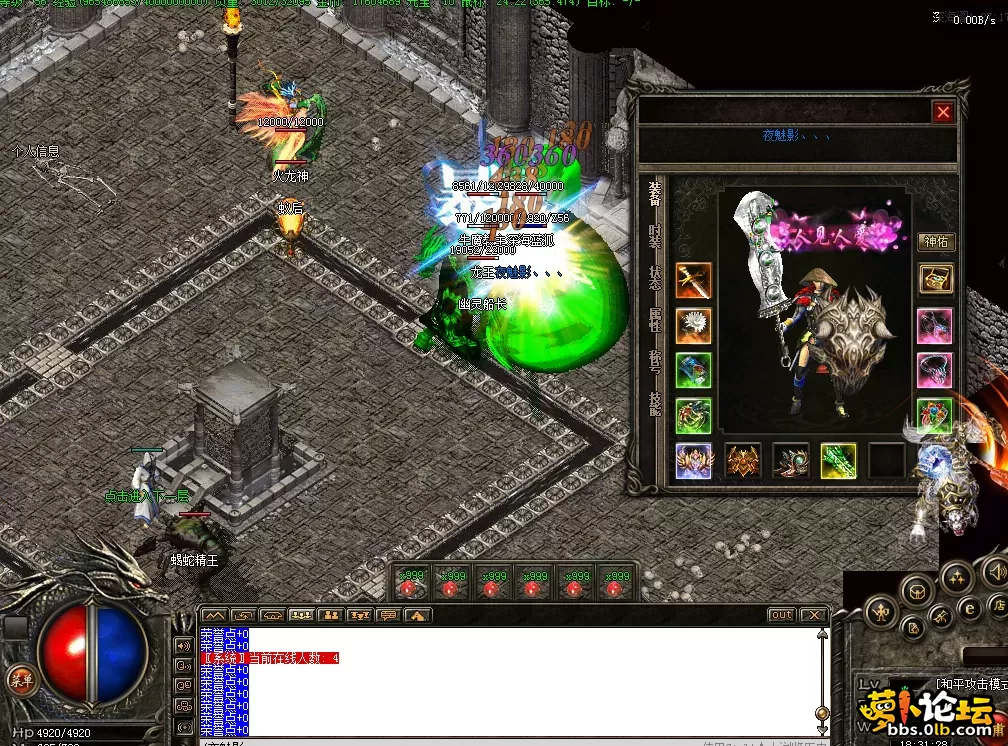Select the speech bubble chat channel tab
1008x746 pixels.
coord(389,615)
